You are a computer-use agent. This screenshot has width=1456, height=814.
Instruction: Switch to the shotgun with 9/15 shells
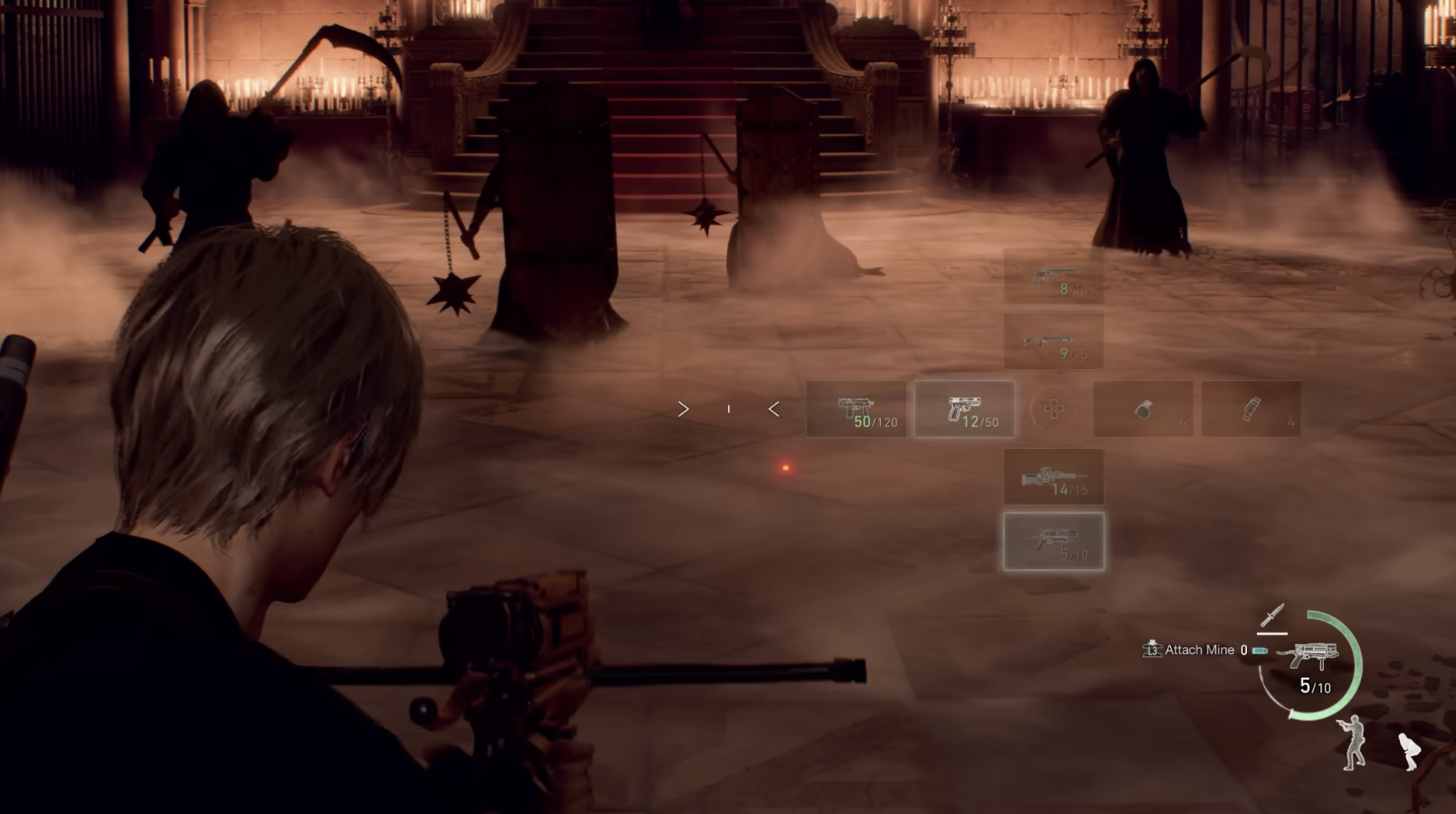coord(1054,342)
